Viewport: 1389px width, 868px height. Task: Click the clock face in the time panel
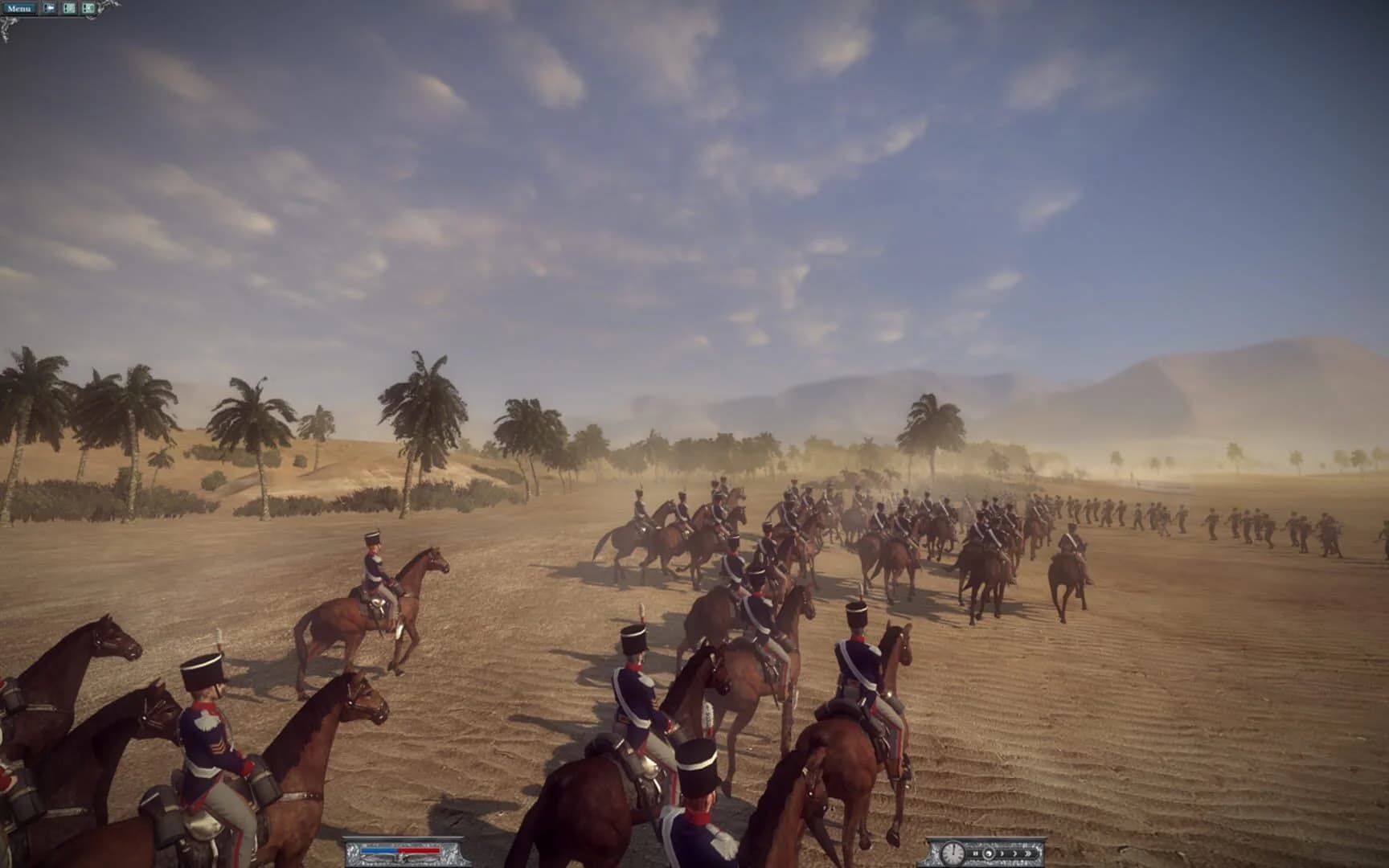[953, 854]
